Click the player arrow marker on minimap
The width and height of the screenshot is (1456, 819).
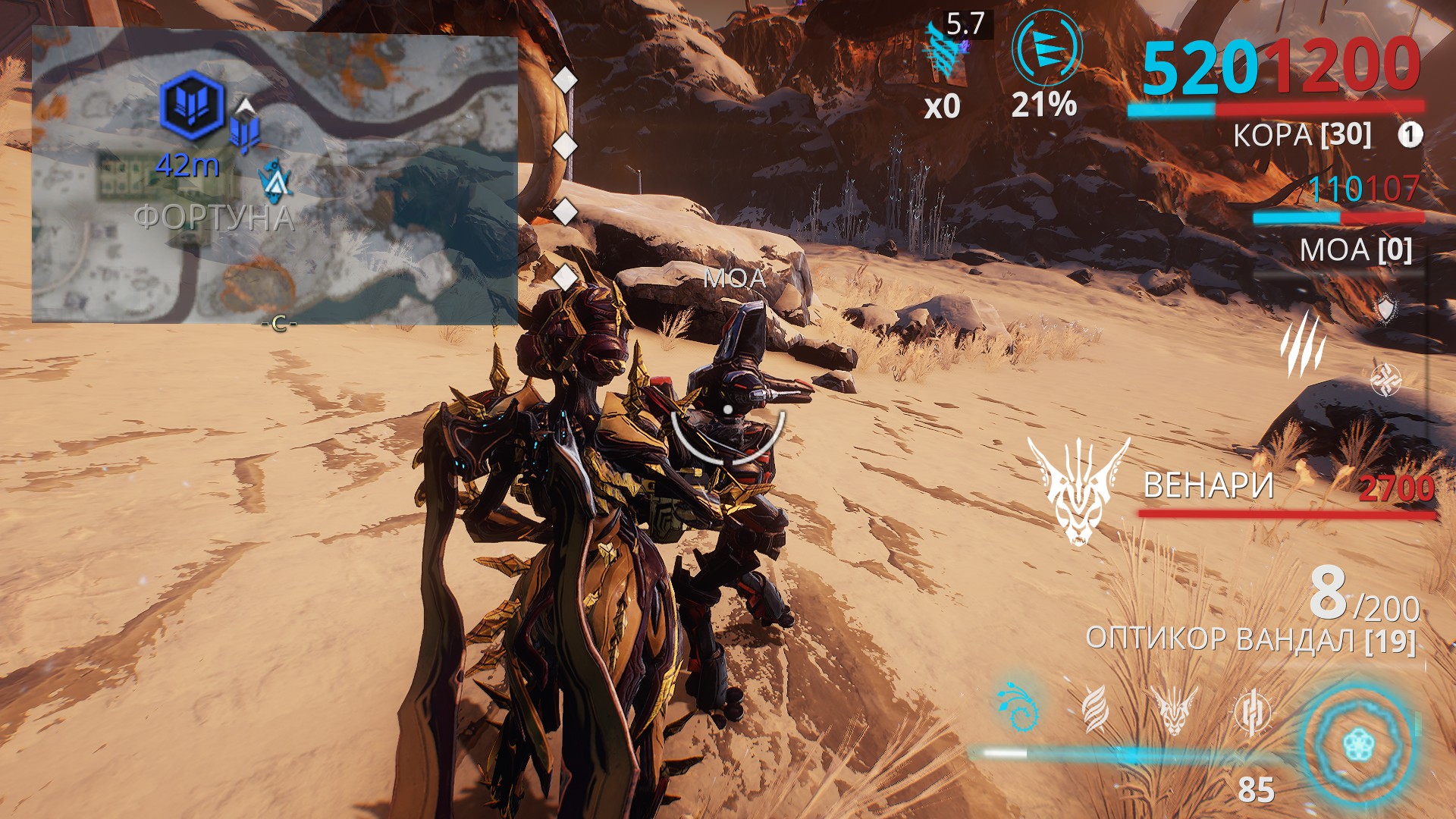(273, 180)
